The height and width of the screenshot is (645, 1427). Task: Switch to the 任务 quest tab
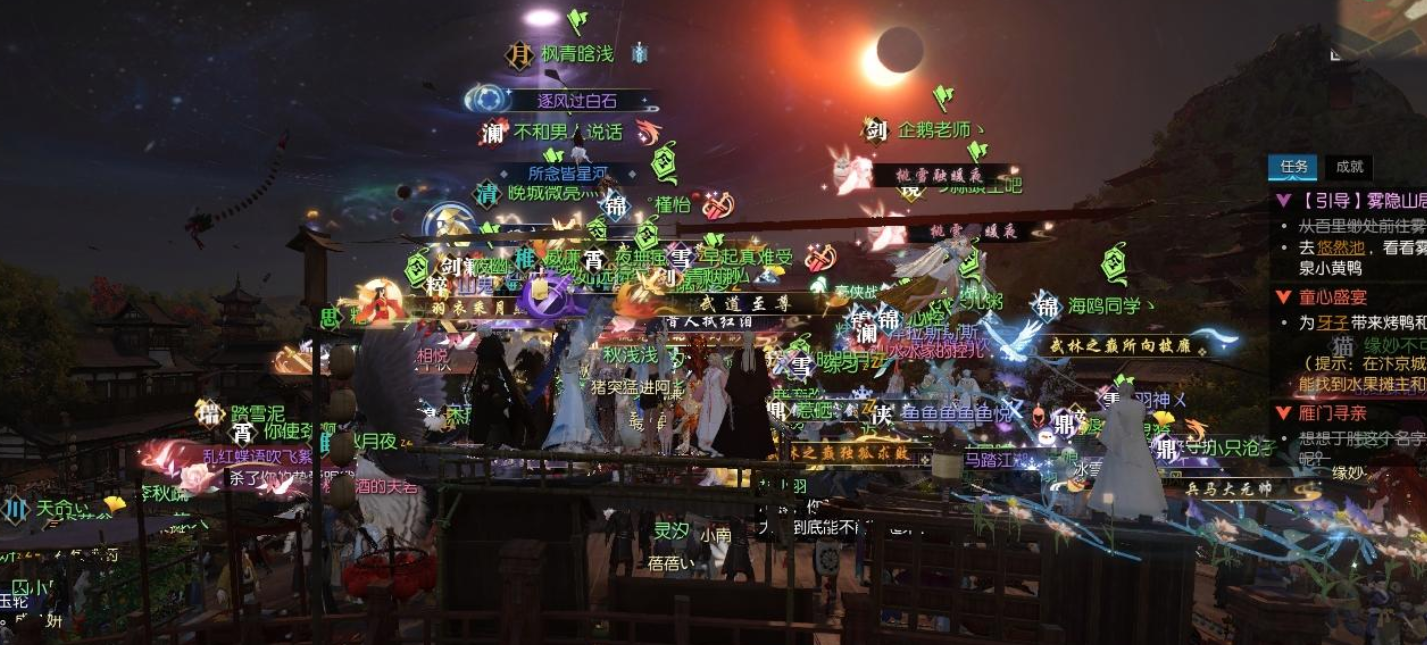point(1292,167)
